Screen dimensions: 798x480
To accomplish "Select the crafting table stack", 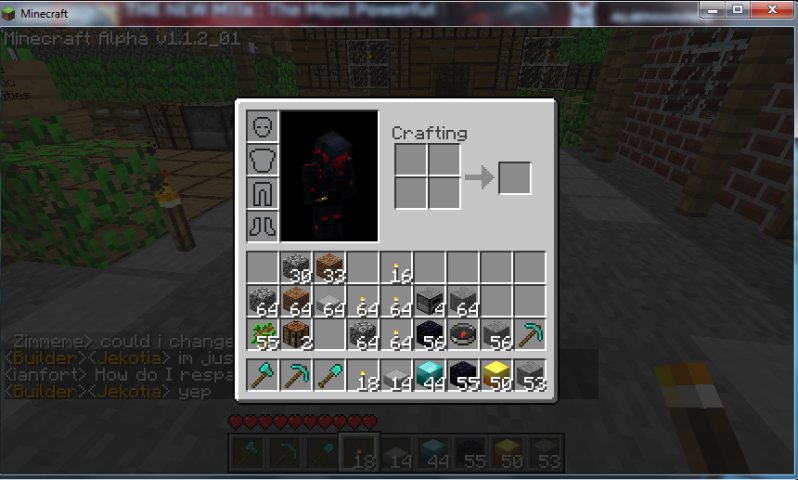I will click(x=296, y=334).
